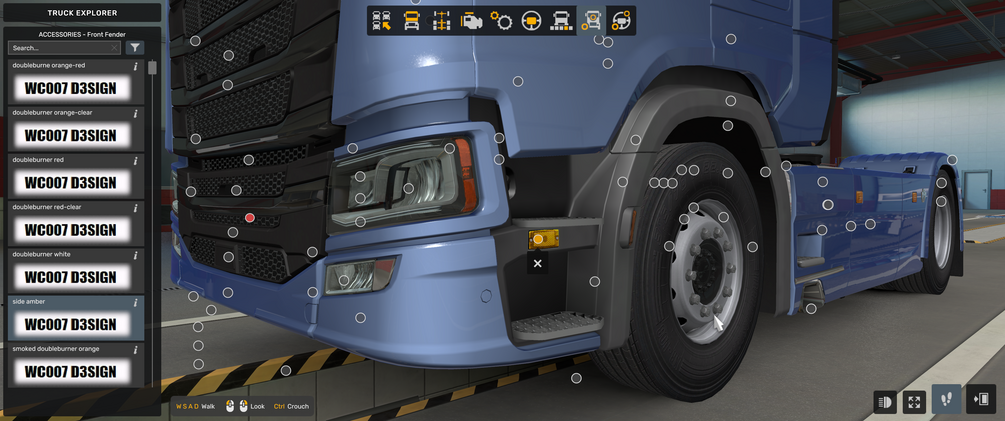
Task: Click the accessories search field
Action: (60, 47)
